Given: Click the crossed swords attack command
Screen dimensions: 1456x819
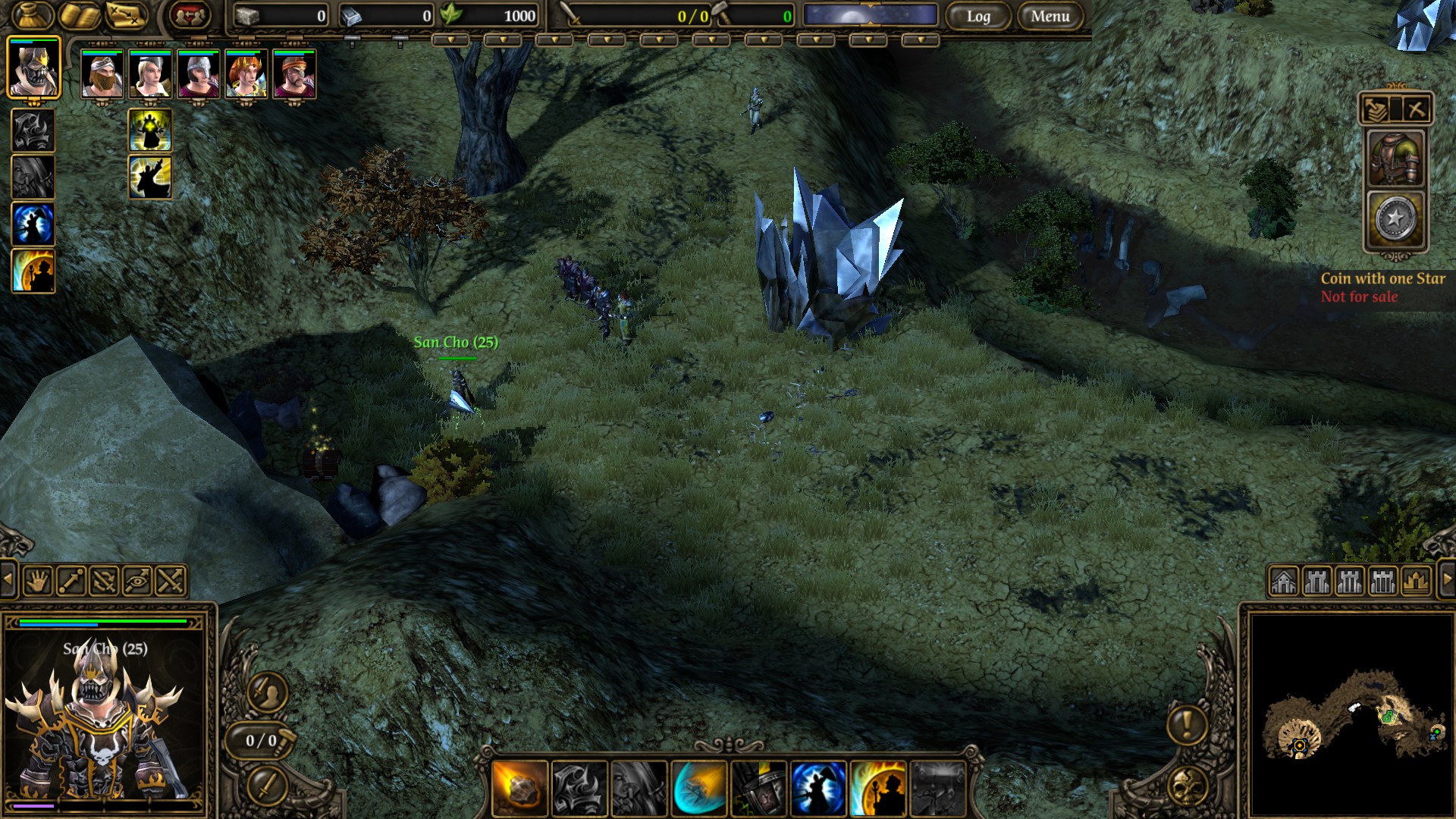Looking at the screenshot, I should pyautogui.click(x=171, y=582).
